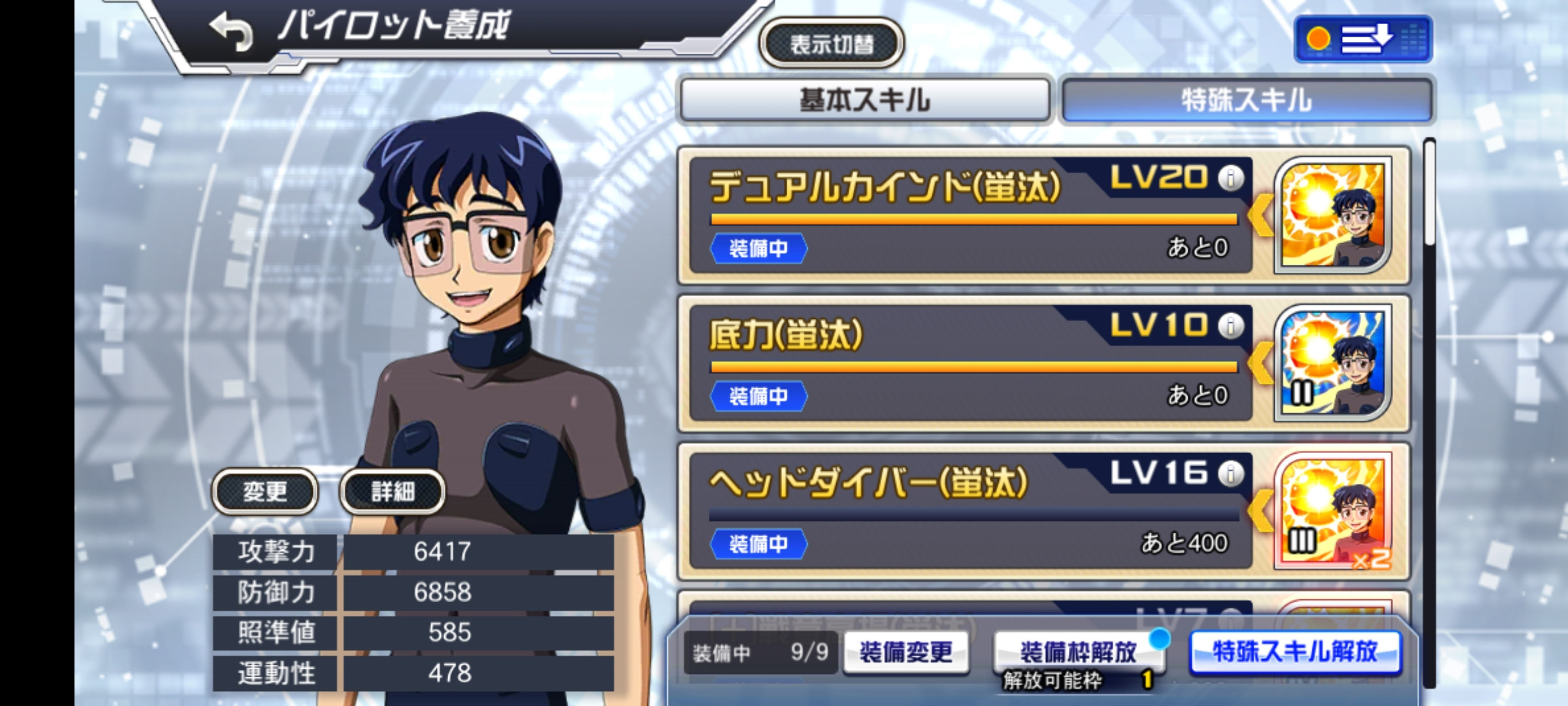Open the sort filter button
The height and width of the screenshot is (706, 1568).
pyautogui.click(x=1363, y=39)
